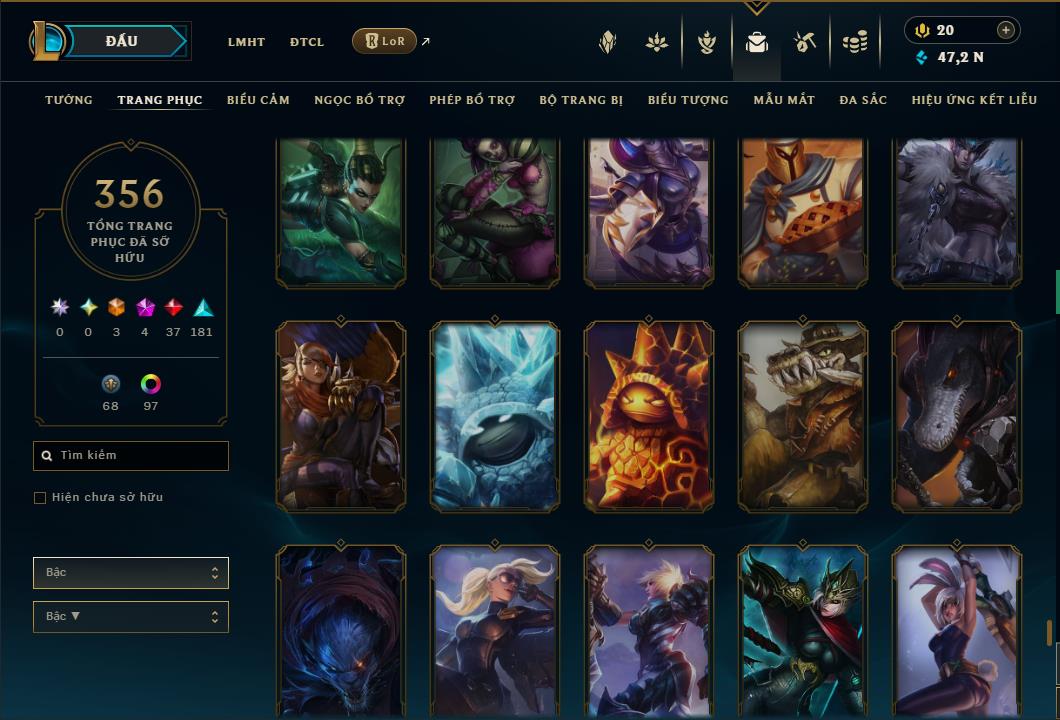1060x720 pixels.
Task: Open the HIỆU ỨNG KẾT LIỄU tab
Action: click(x=974, y=100)
